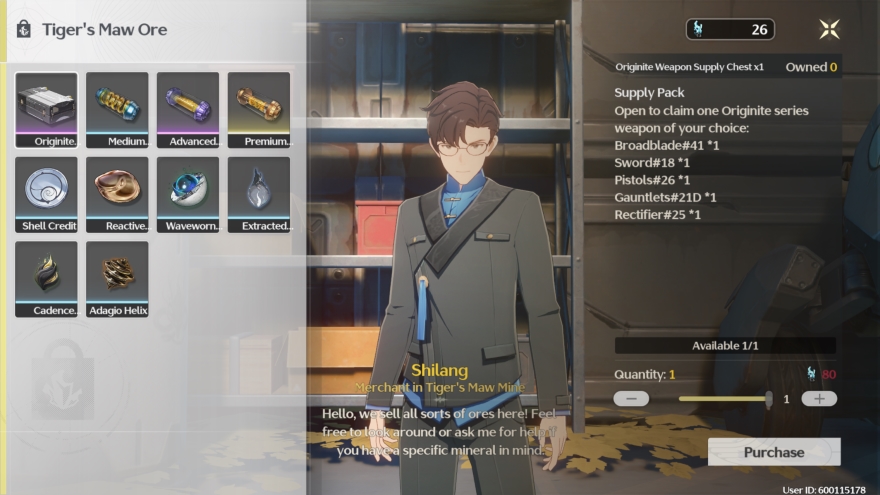Screen dimensions: 880x495
Task: Select the Shell Credit item slot
Action: [x=46, y=193]
